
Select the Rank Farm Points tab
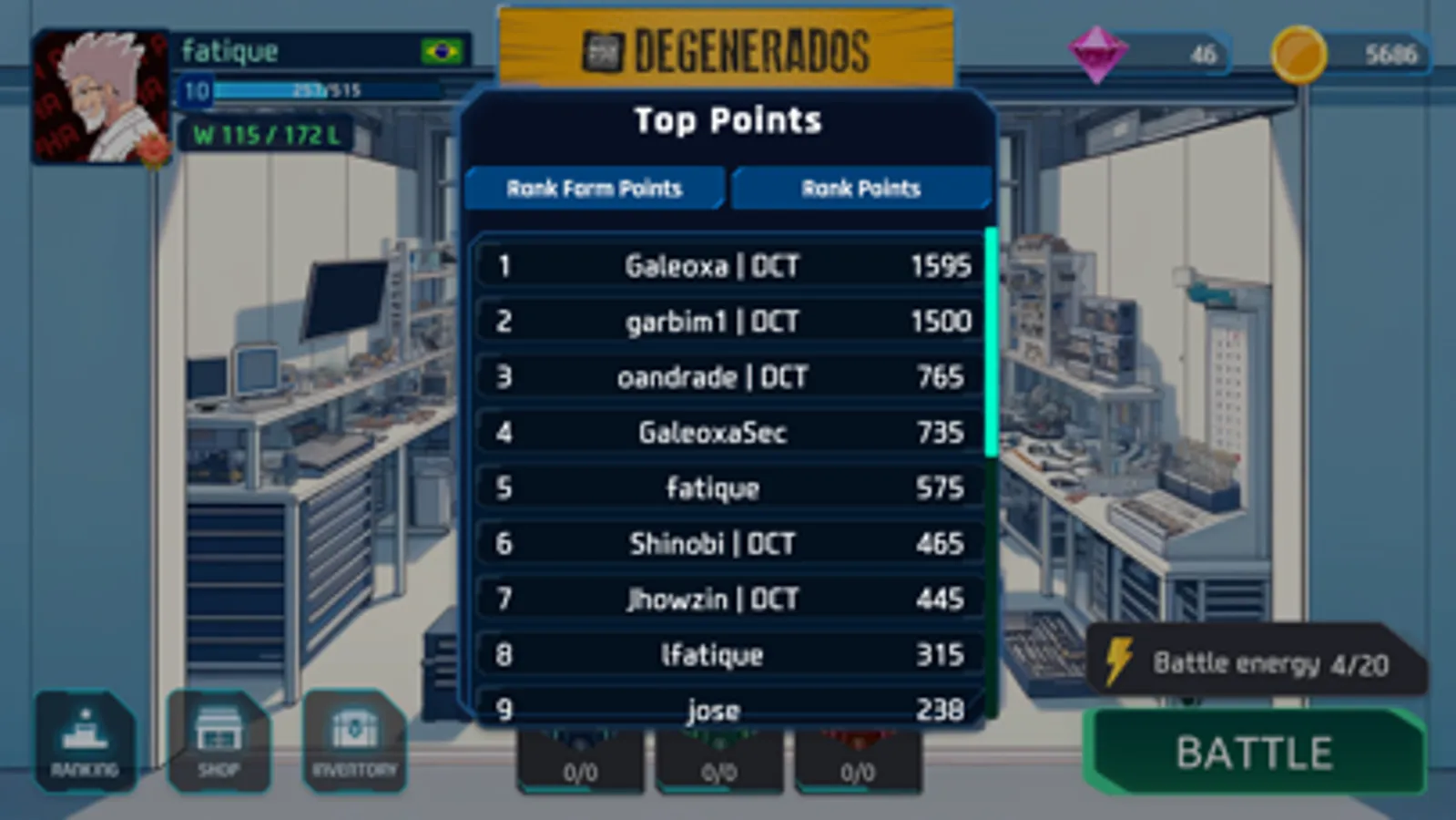coord(596,189)
